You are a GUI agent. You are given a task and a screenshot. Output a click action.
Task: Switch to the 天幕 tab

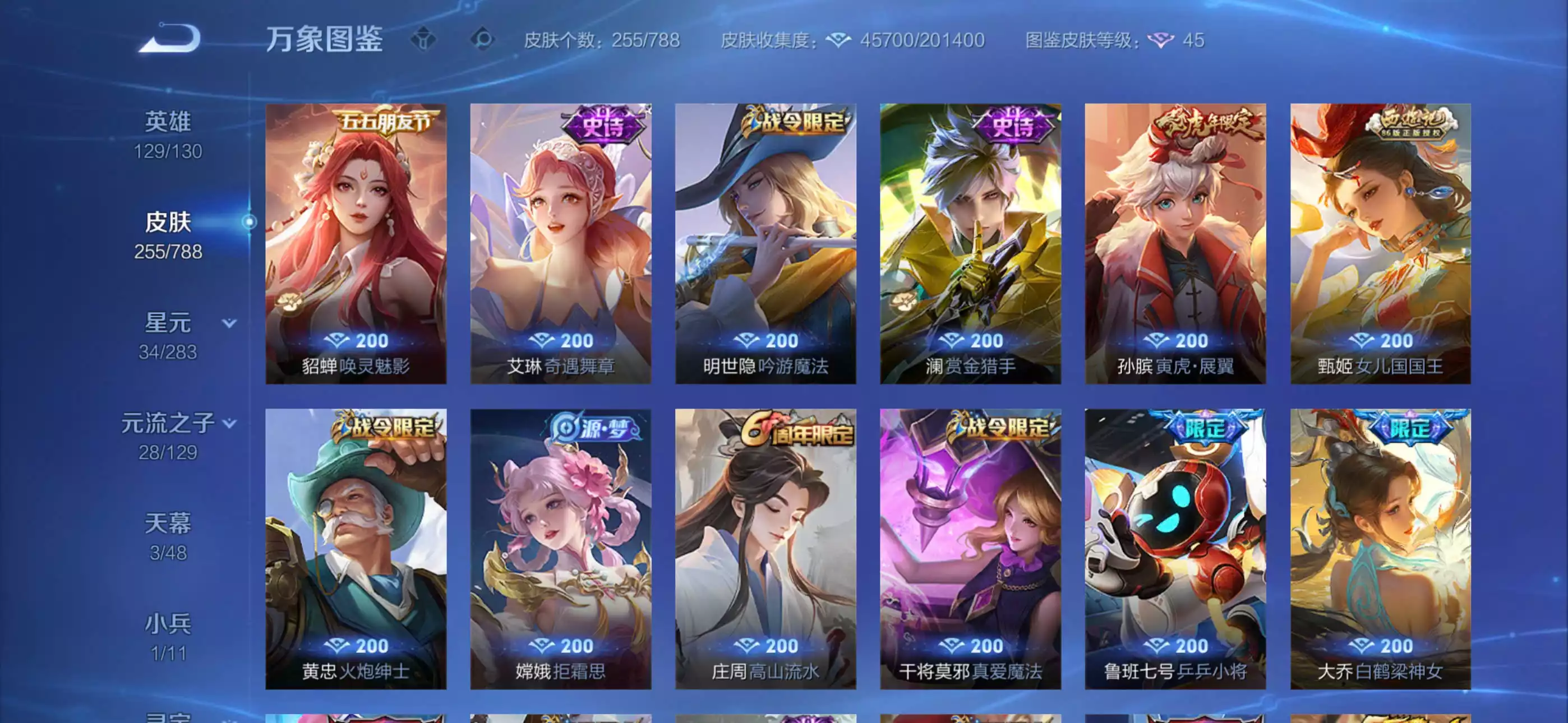(x=169, y=522)
